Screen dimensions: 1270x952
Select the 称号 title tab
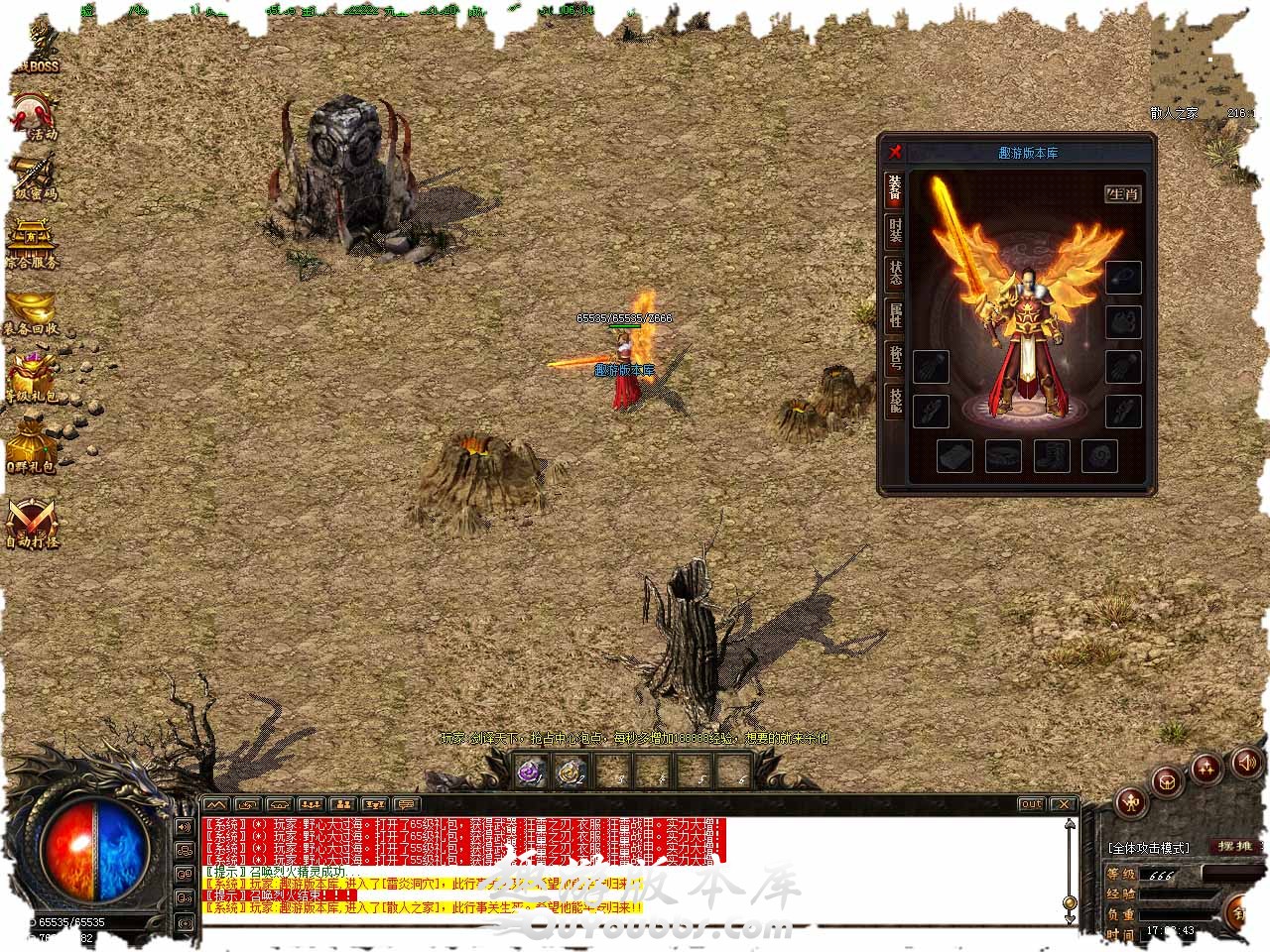[895, 359]
